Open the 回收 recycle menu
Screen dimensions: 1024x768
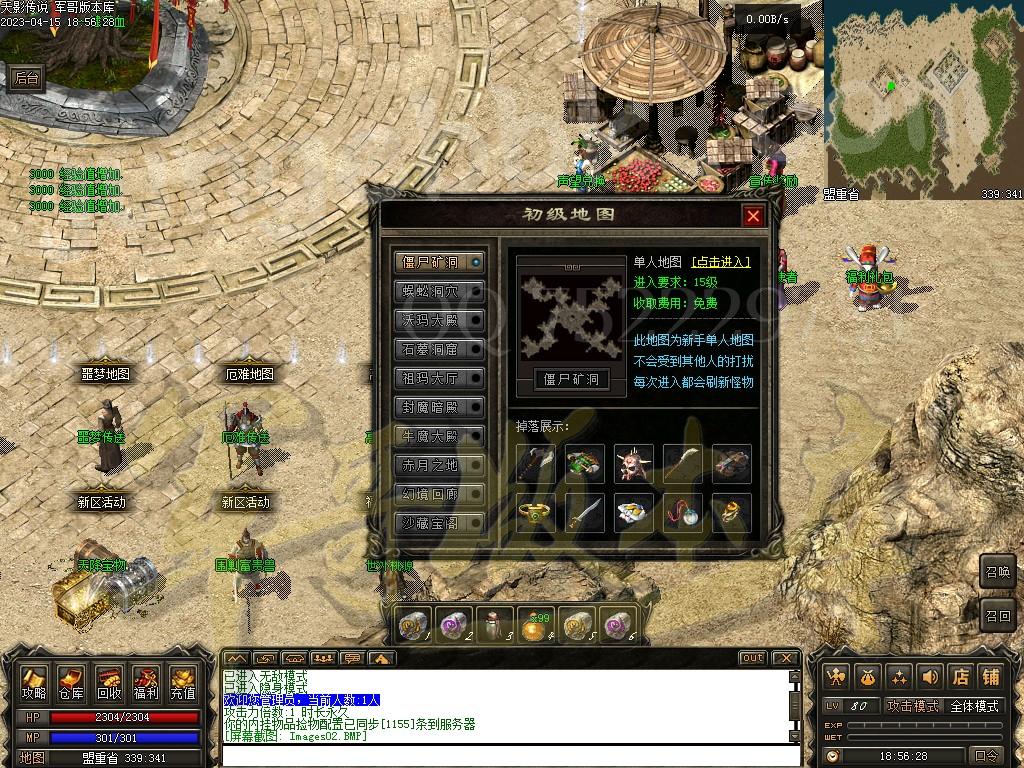point(108,684)
